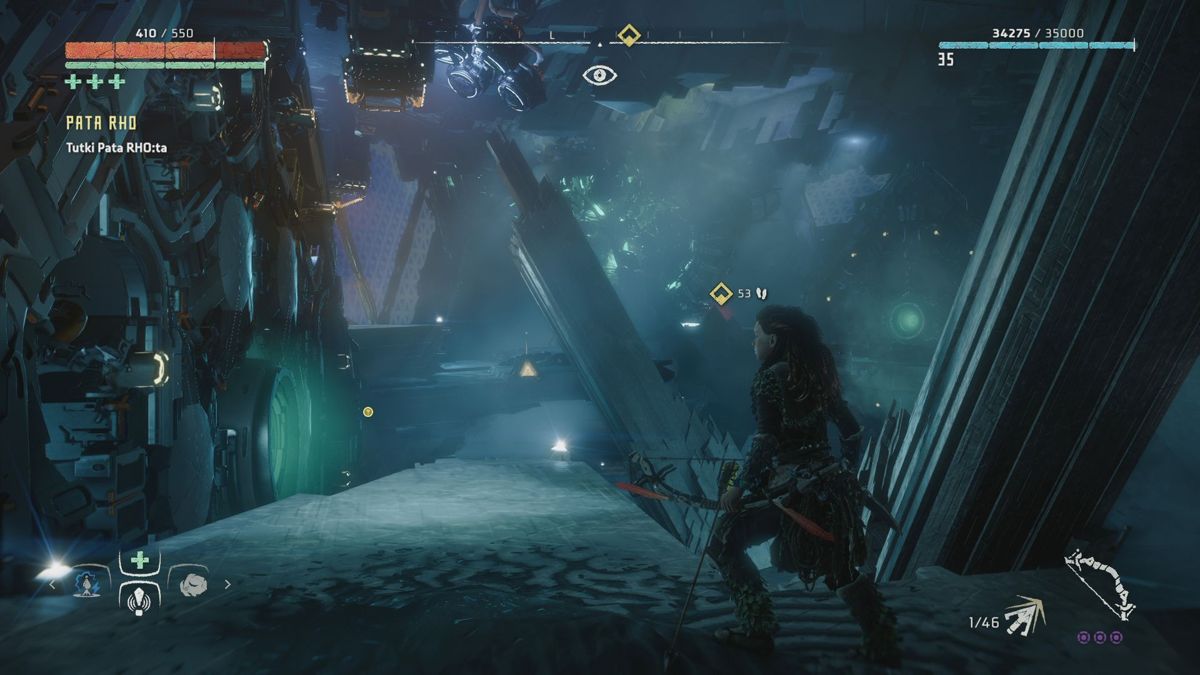Select the green cross health potion slot

point(140,561)
